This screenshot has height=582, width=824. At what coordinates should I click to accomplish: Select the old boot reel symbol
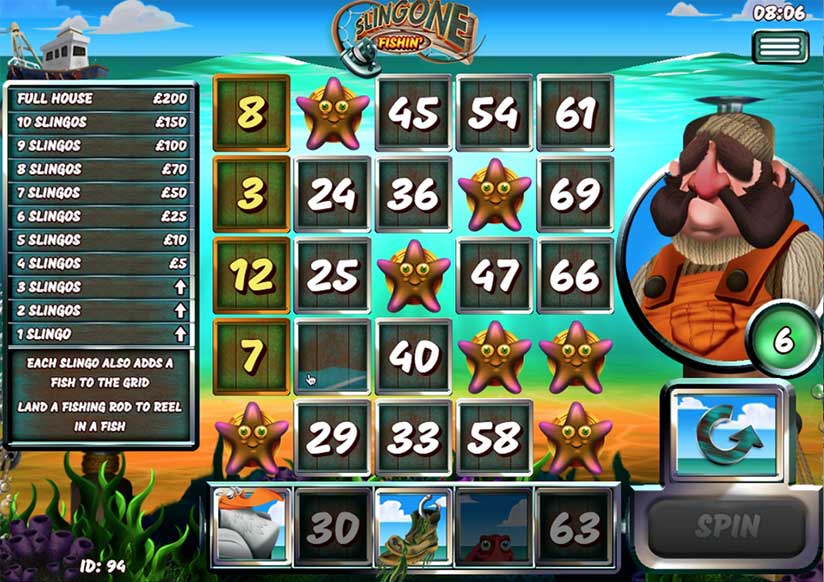click(x=413, y=527)
